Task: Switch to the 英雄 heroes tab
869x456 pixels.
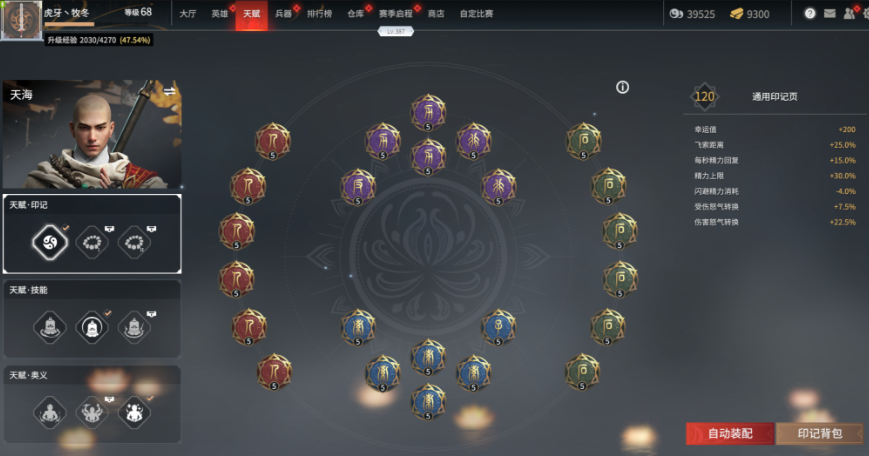Action: (220, 14)
